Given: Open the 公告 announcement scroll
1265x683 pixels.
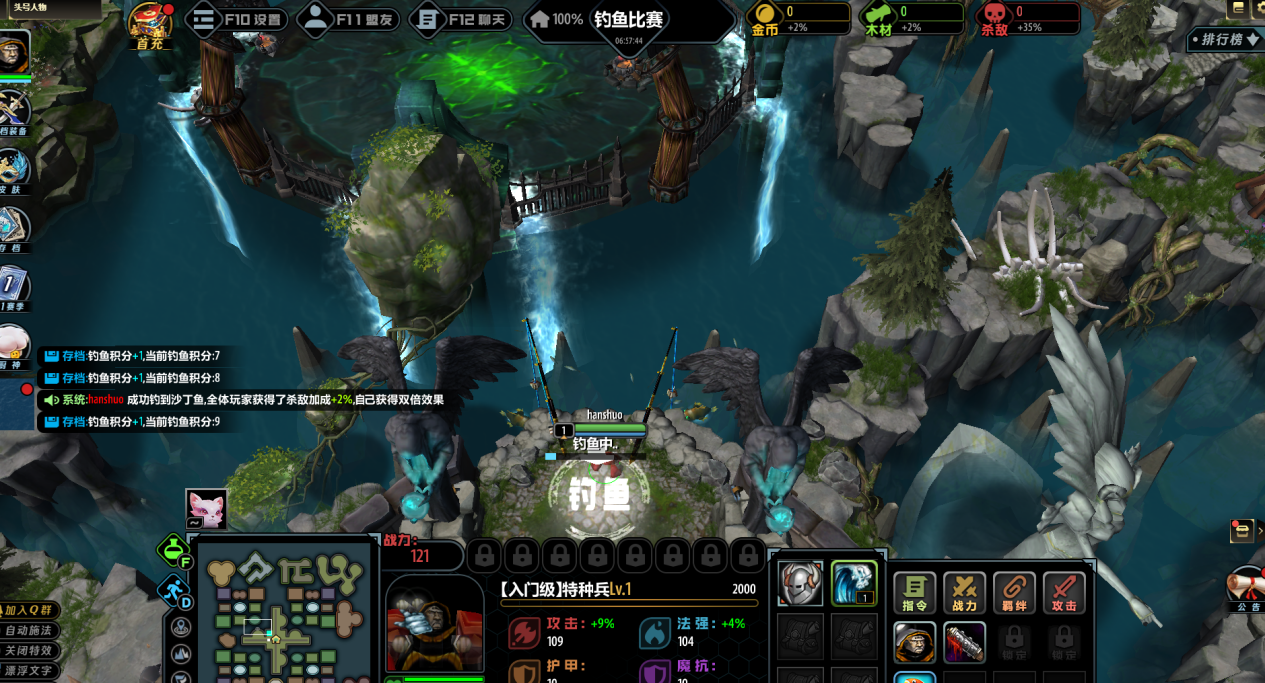Looking at the screenshot, I should point(1247,588).
